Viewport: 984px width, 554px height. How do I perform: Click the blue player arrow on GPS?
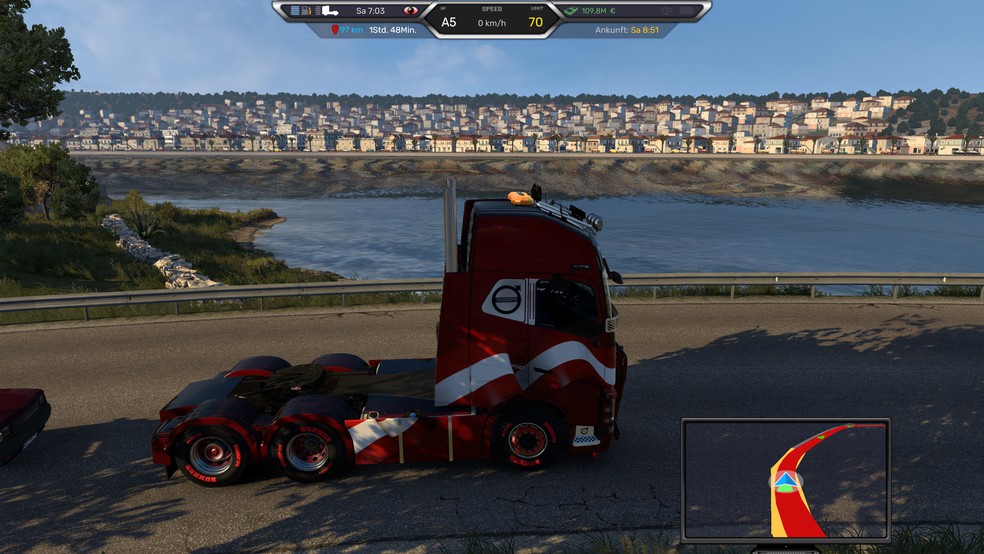point(786,484)
